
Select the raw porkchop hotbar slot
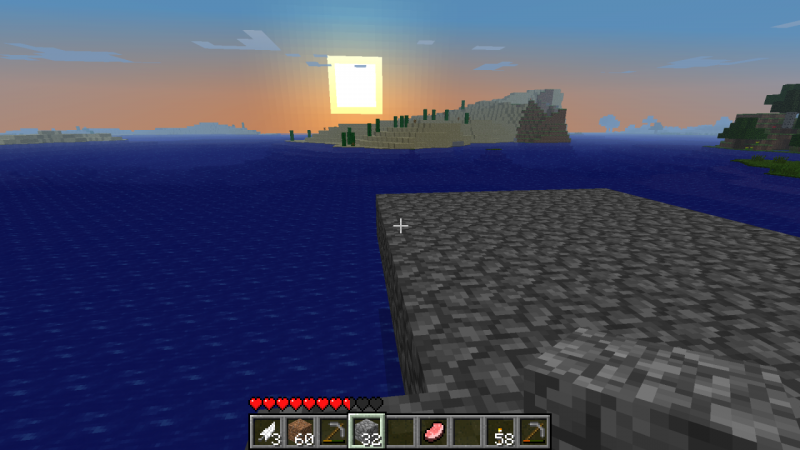tap(432, 431)
